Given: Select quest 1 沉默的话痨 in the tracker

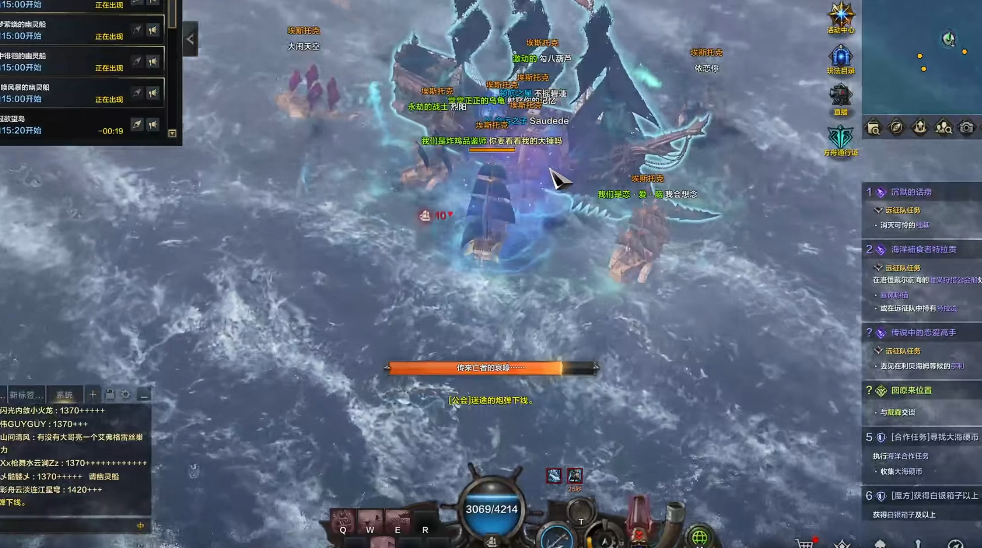Looking at the screenshot, I should 910,192.
